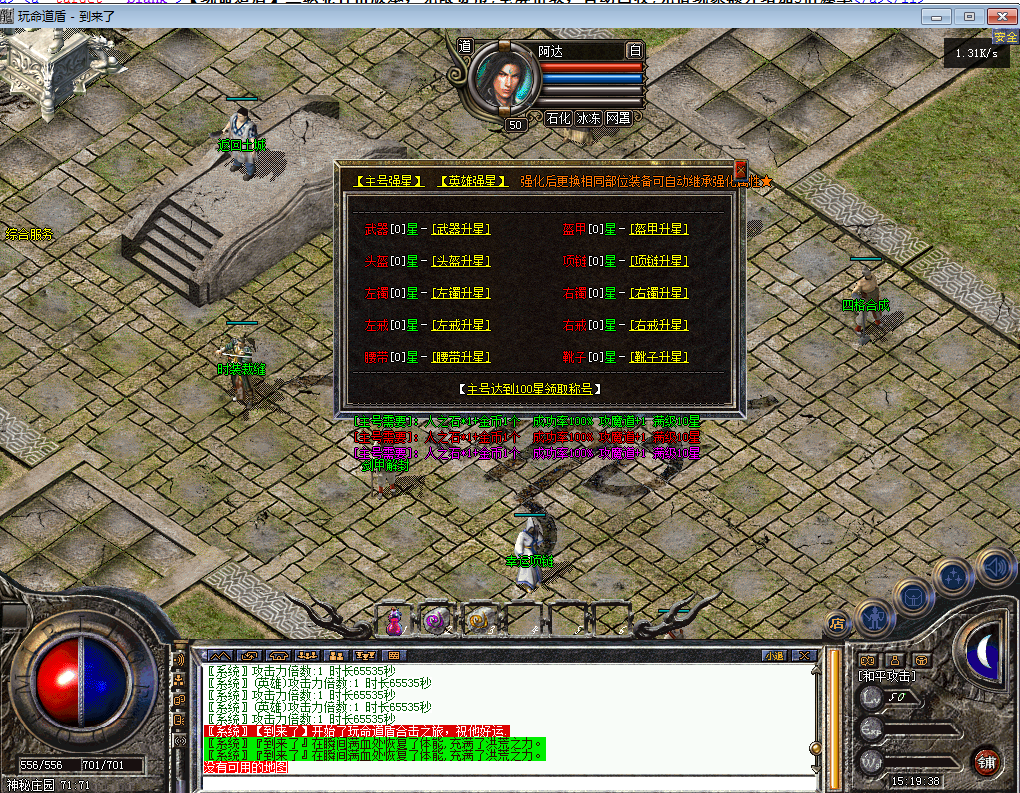The height and width of the screenshot is (793, 1020).
Task: Select the 项链升星 upgrade link
Action: point(659,262)
